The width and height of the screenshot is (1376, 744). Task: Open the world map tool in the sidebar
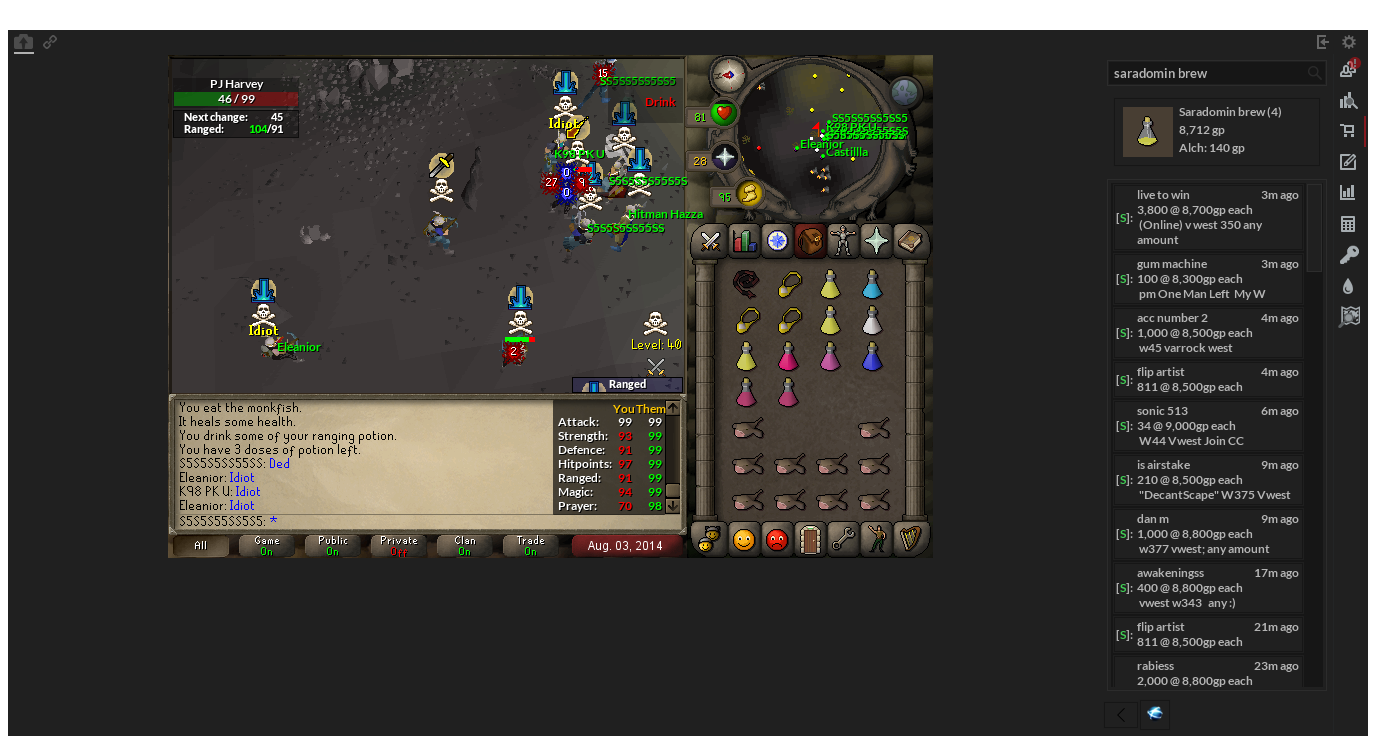click(x=1349, y=316)
